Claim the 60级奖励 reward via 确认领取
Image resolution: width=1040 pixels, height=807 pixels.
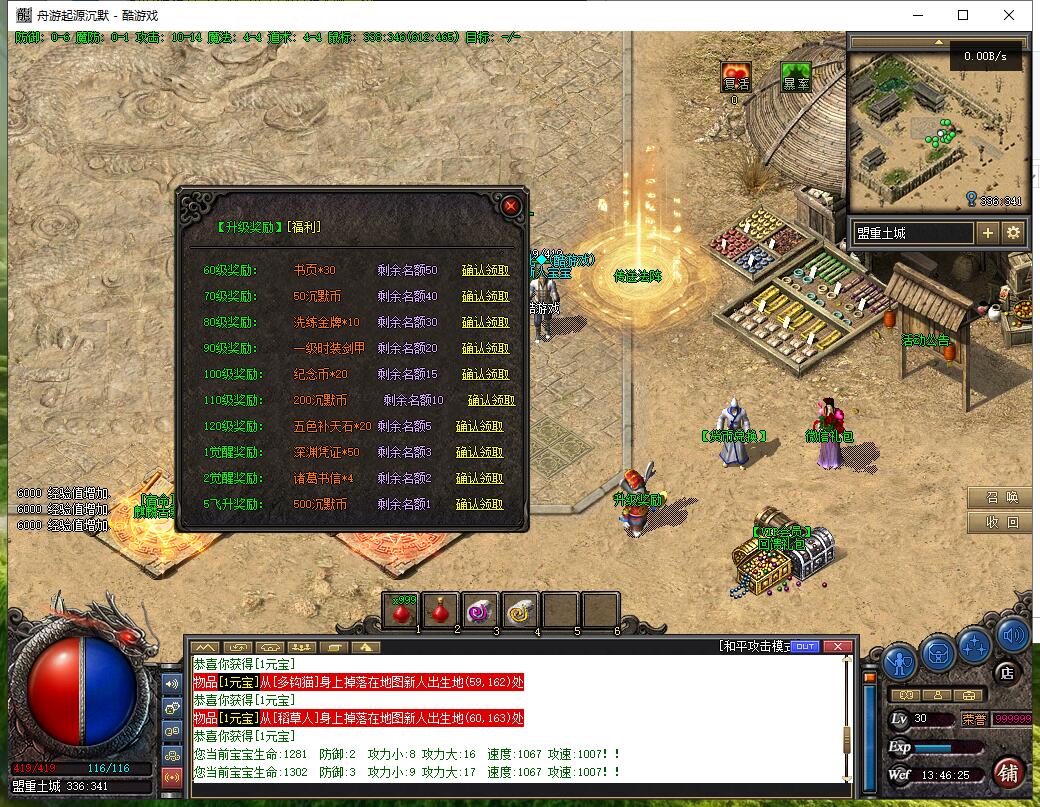[485, 270]
